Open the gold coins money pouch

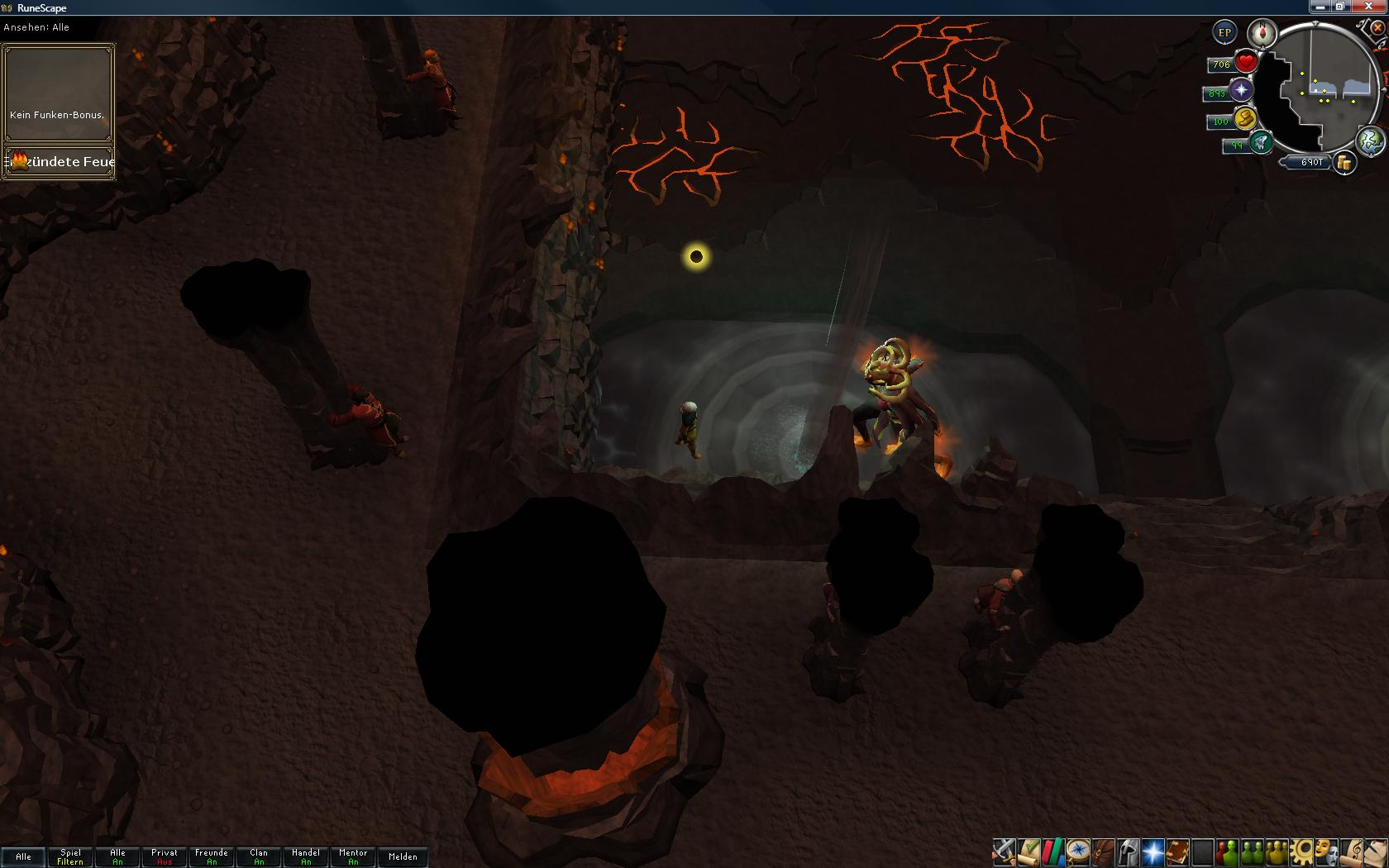pos(1344,163)
